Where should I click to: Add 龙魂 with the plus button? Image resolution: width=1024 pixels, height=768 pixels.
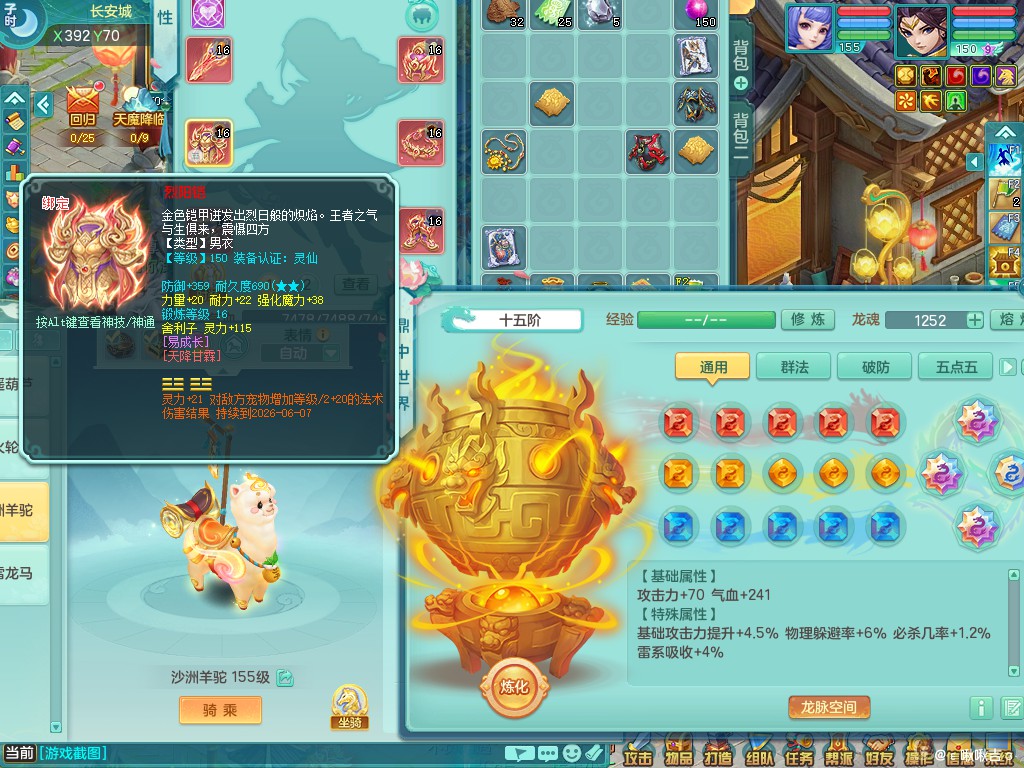(974, 320)
